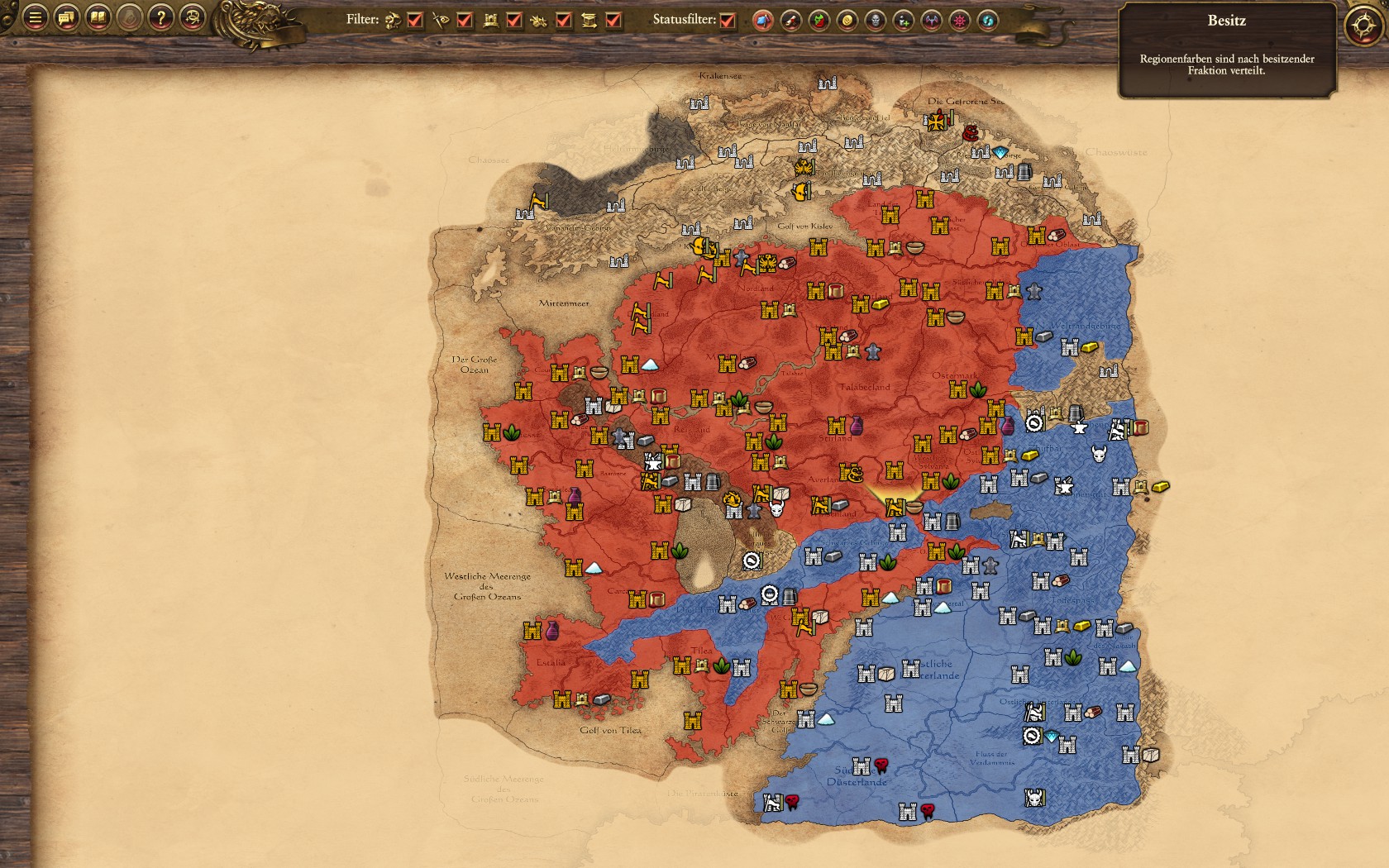Screen dimensions: 1389x868
Task: Select the green and red mask map mode
Action: point(819,21)
